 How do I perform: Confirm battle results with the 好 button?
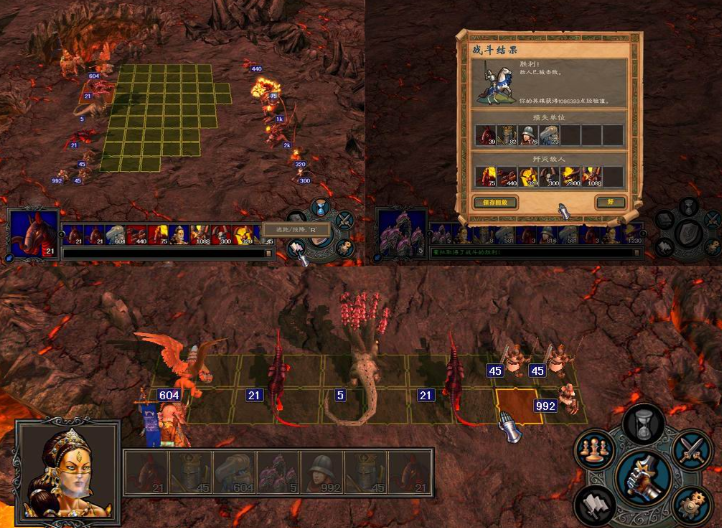click(609, 202)
